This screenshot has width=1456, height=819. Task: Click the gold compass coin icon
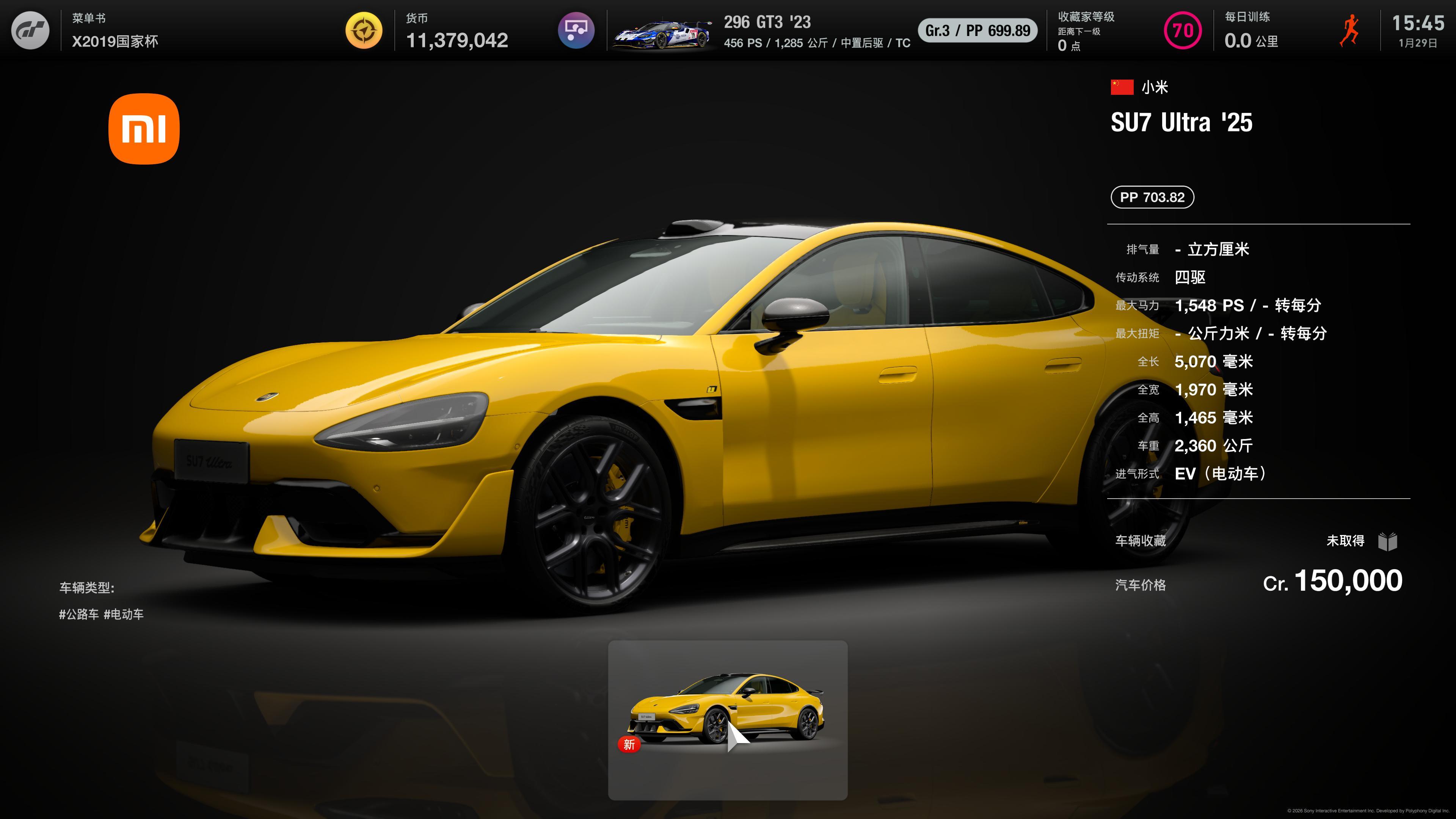(x=364, y=30)
